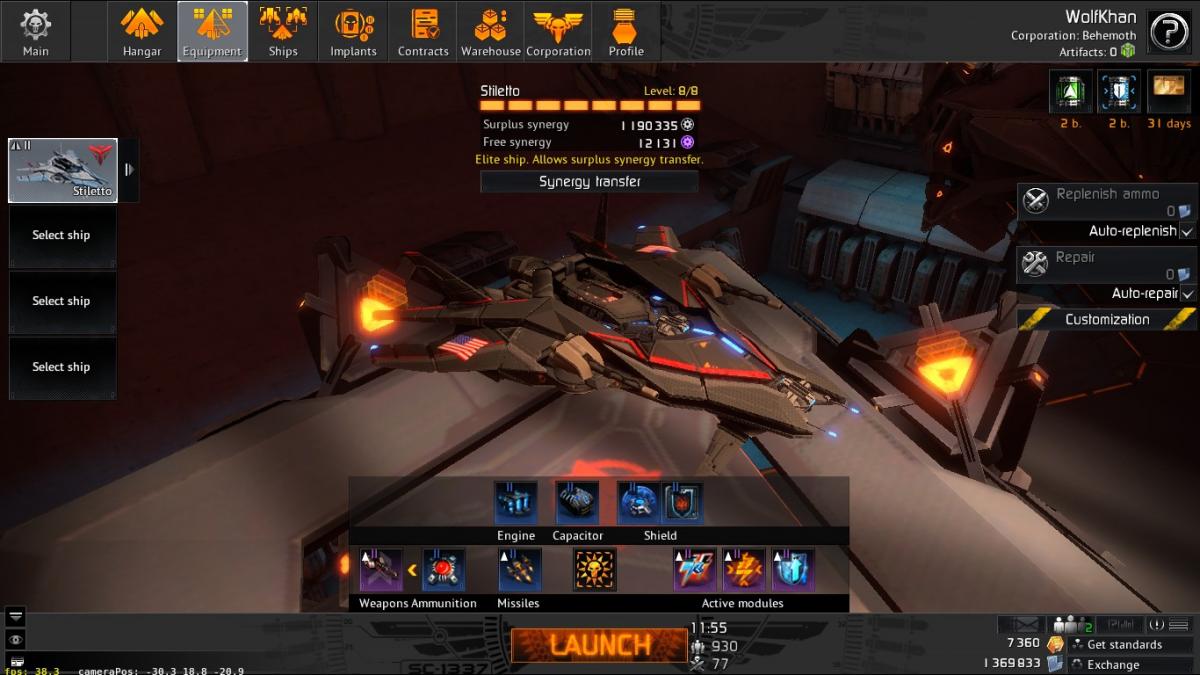1200x675 pixels.
Task: View the Corporation tab
Action: (558, 31)
